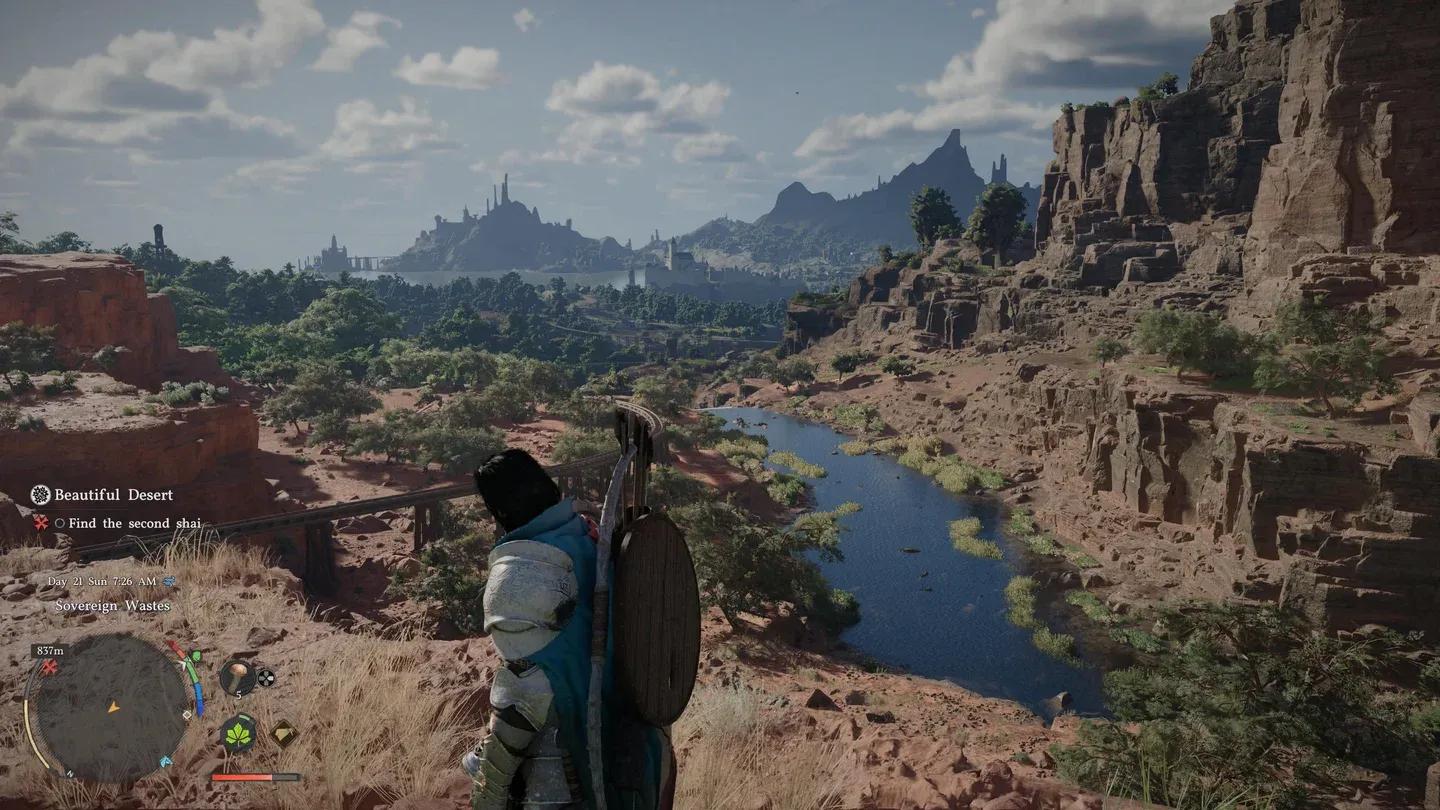This screenshot has width=1440, height=810.
Task: Click the red X quest marker on minimap
Action: pos(48,667)
